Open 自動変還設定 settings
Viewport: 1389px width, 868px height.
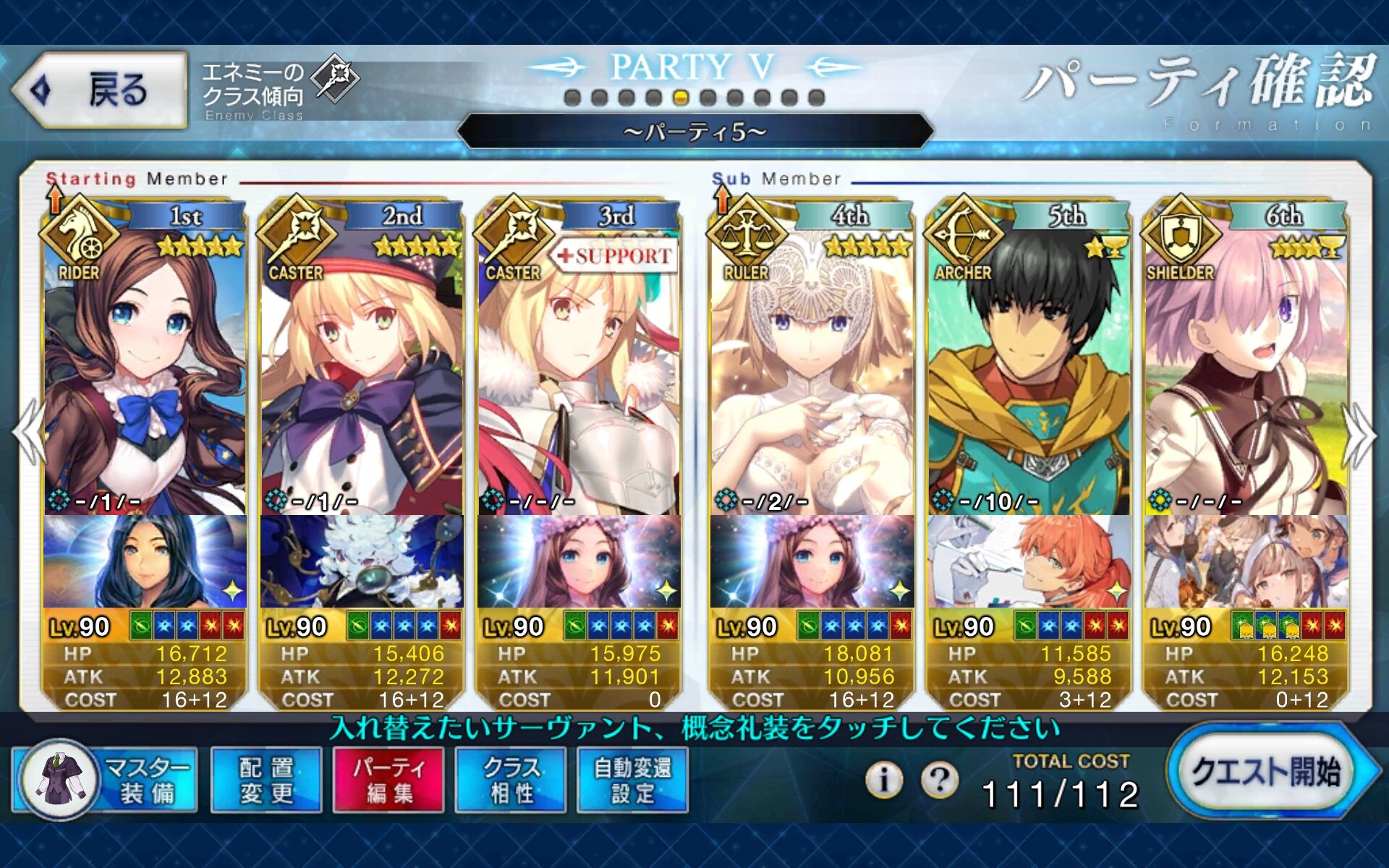point(632,780)
